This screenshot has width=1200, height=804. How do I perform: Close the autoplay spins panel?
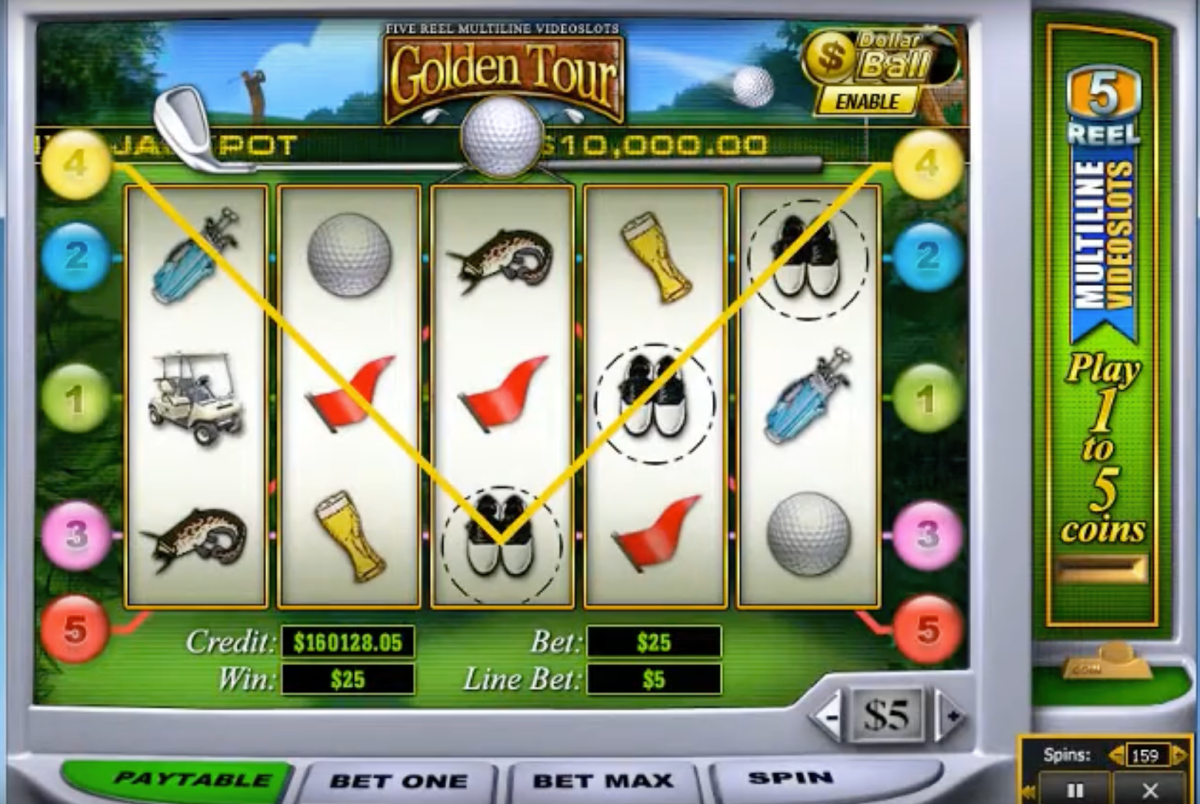(1150, 789)
